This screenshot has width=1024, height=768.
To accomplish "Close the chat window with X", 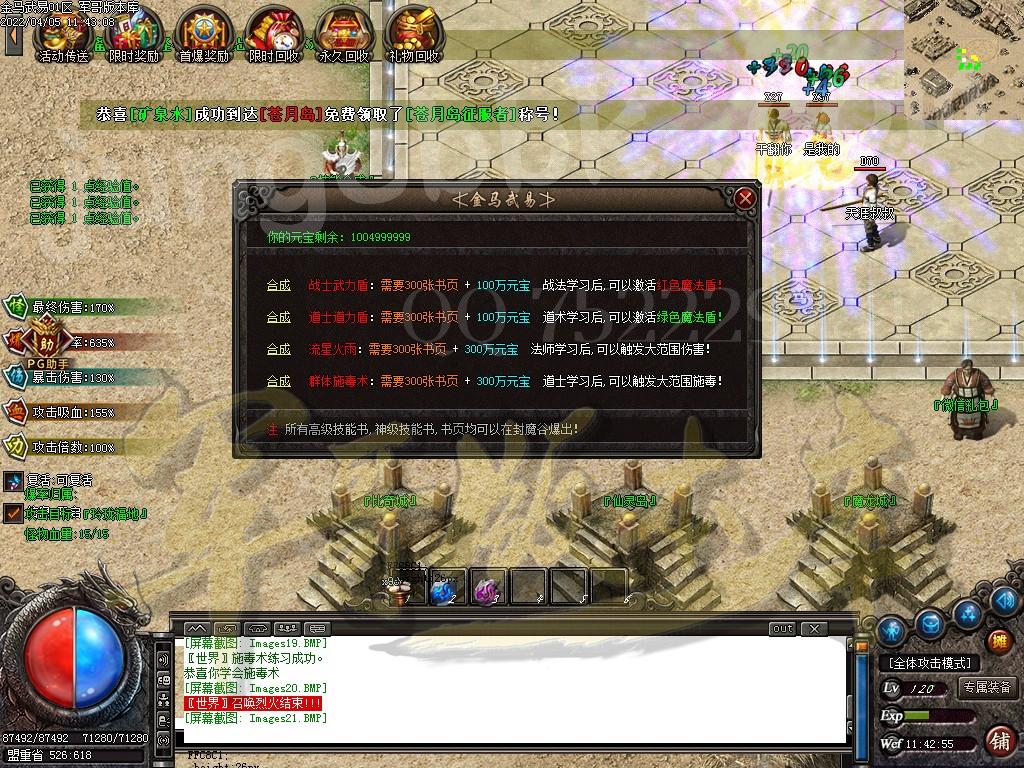I will pyautogui.click(x=815, y=629).
